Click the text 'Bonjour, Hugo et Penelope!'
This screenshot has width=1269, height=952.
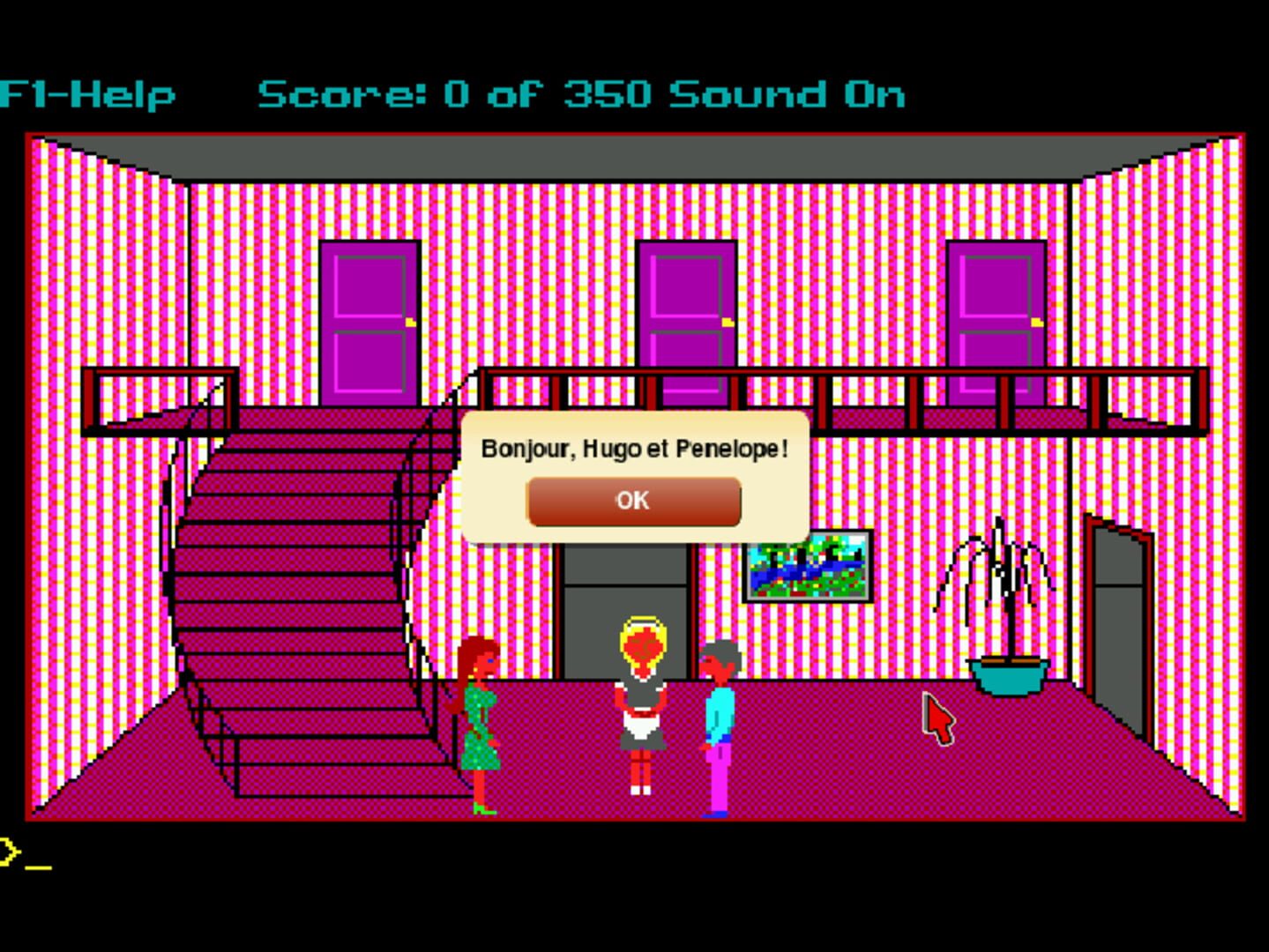point(633,448)
